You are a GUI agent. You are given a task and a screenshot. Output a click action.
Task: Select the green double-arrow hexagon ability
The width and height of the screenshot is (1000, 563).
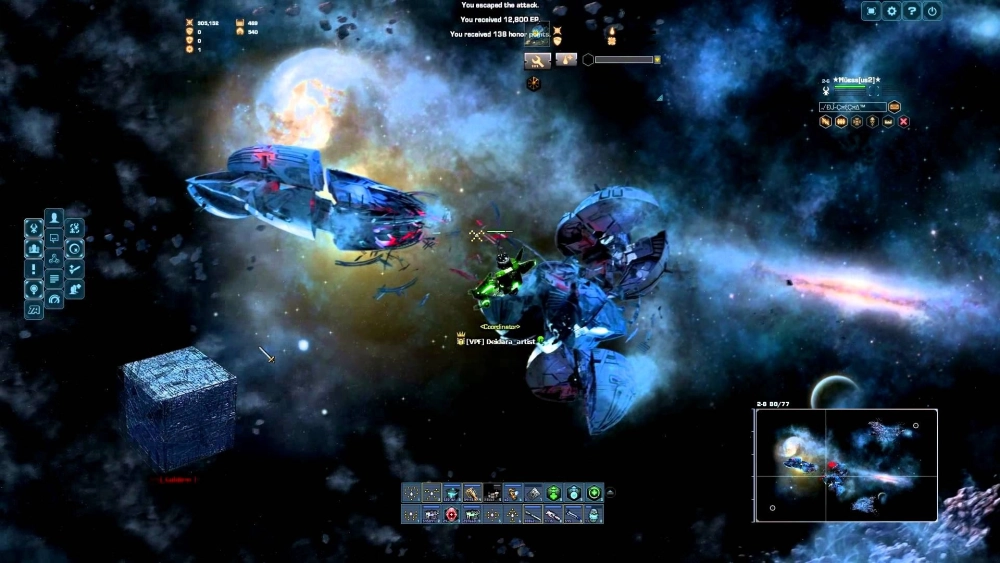[553, 492]
